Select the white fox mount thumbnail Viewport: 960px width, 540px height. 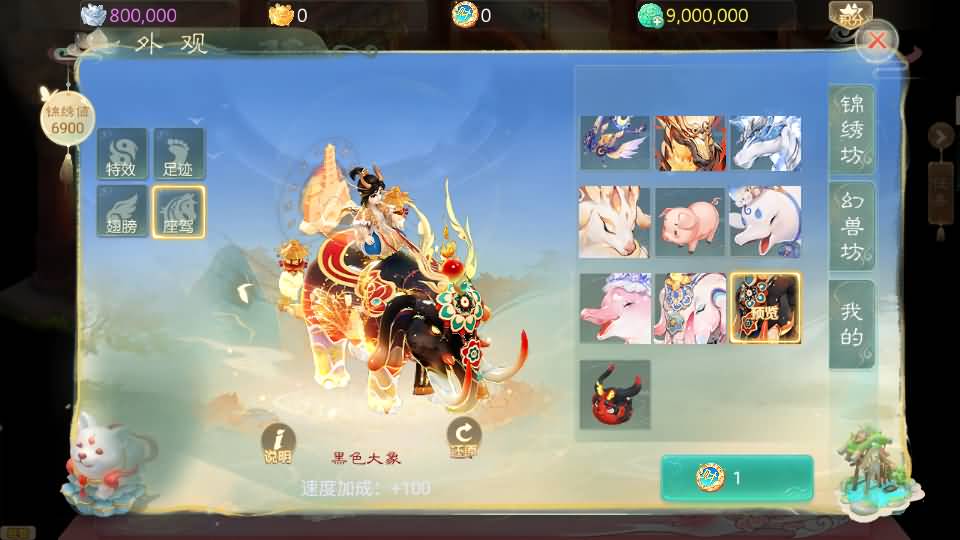pyautogui.click(x=614, y=222)
